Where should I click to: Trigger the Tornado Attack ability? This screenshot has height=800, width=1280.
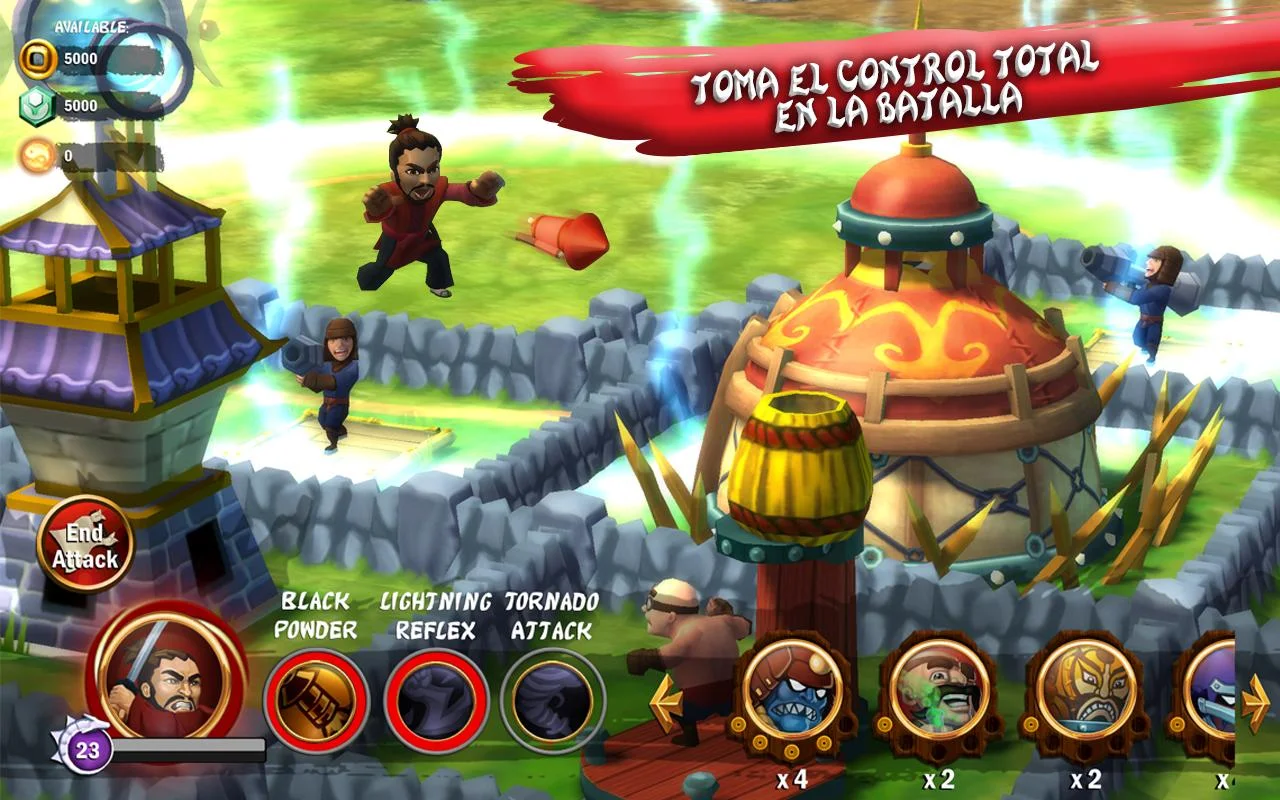pyautogui.click(x=552, y=700)
